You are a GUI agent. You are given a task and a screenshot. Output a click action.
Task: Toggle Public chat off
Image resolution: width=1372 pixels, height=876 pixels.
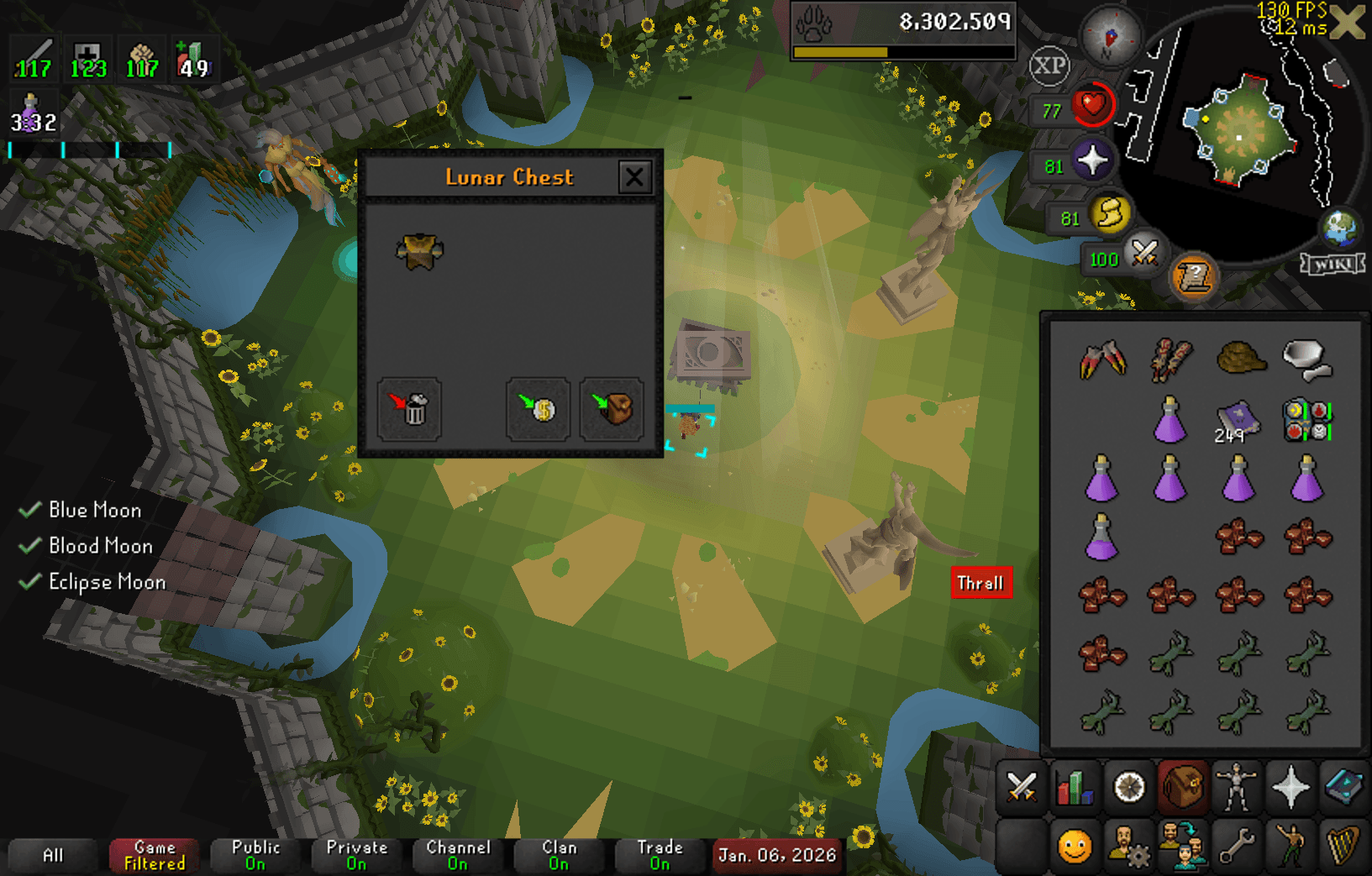click(x=255, y=854)
